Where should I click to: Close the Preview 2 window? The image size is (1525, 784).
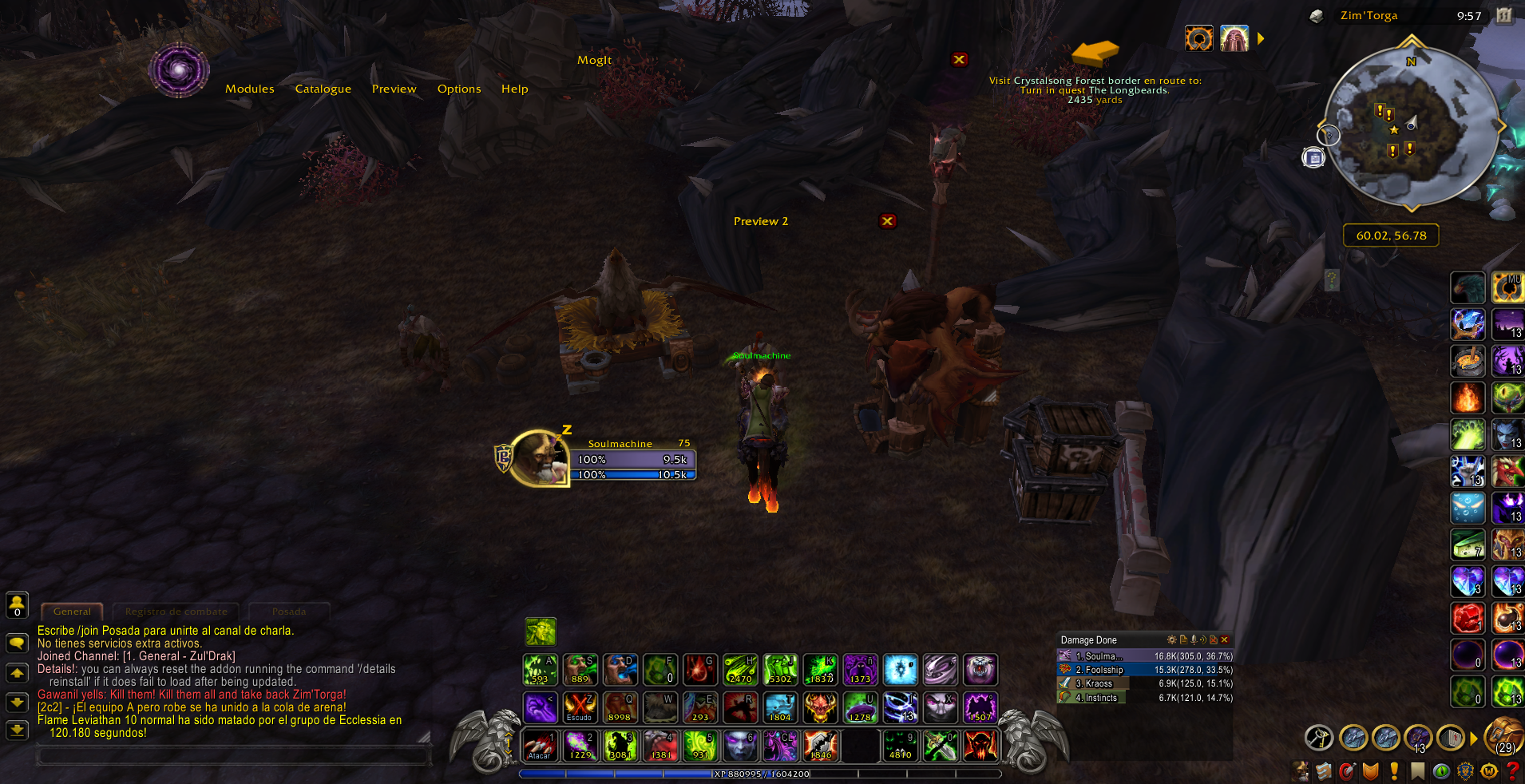pos(887,221)
